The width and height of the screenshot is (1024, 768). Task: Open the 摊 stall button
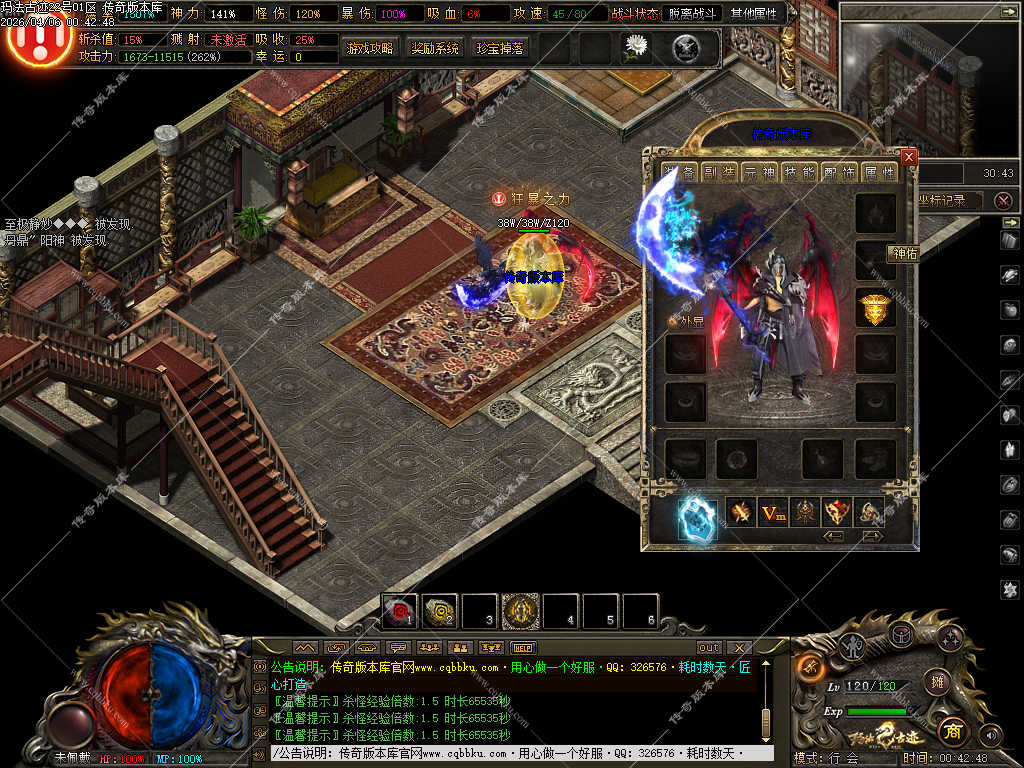click(x=936, y=681)
